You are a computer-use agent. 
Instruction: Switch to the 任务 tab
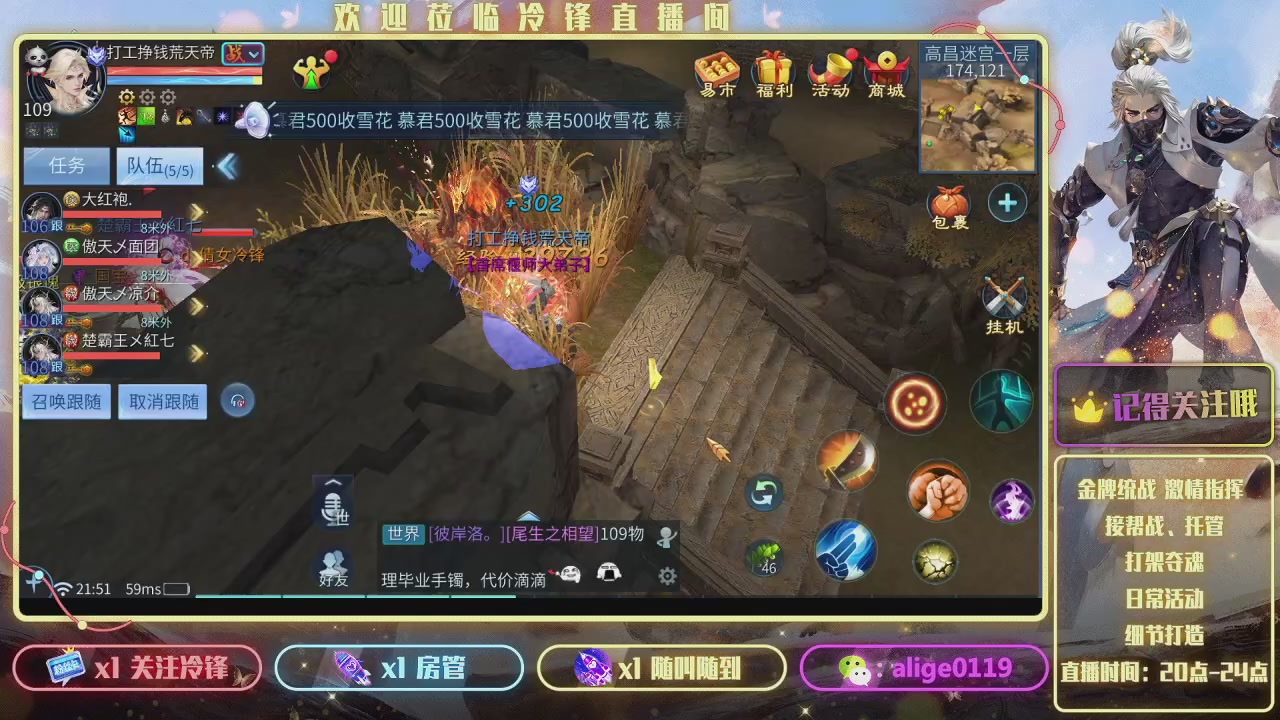[66, 165]
